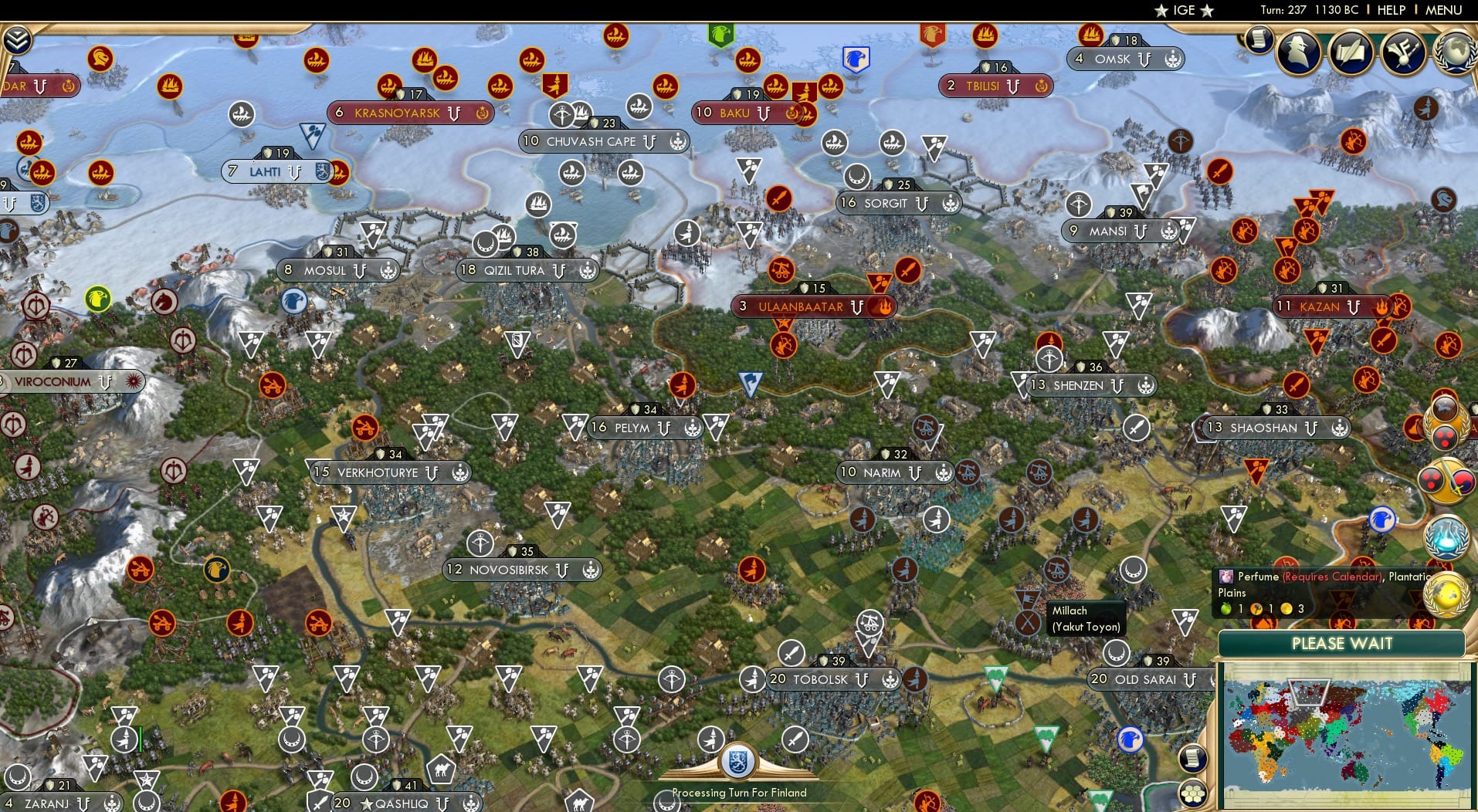Click the blue science beaker notification
The height and width of the screenshot is (812, 1478).
tap(1449, 536)
